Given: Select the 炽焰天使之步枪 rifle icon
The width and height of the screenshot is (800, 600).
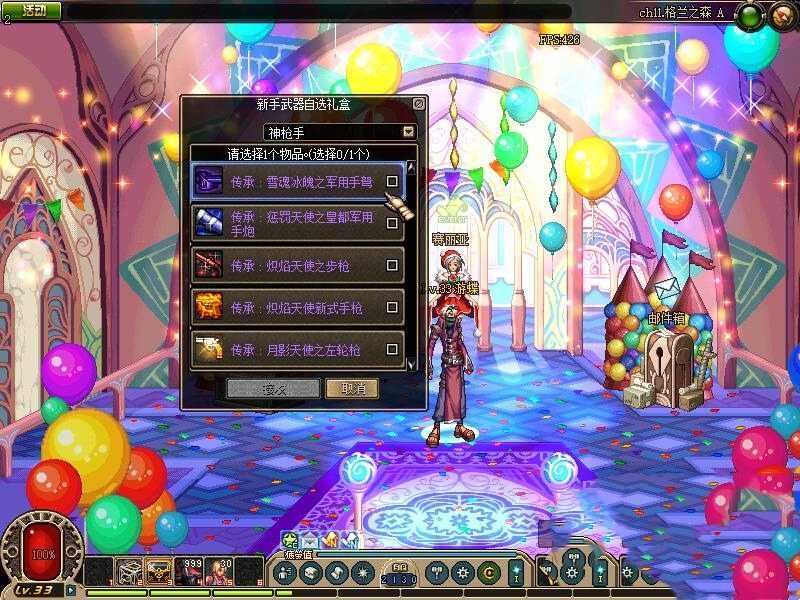Looking at the screenshot, I should coord(209,265).
